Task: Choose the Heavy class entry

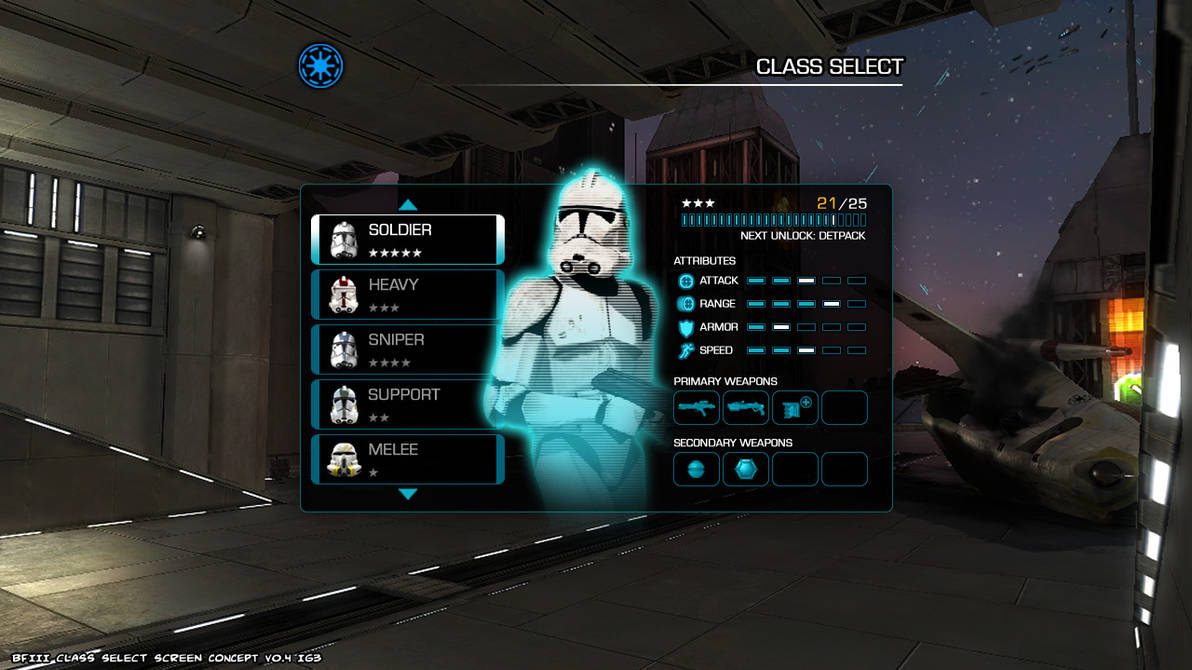Action: 407,294
